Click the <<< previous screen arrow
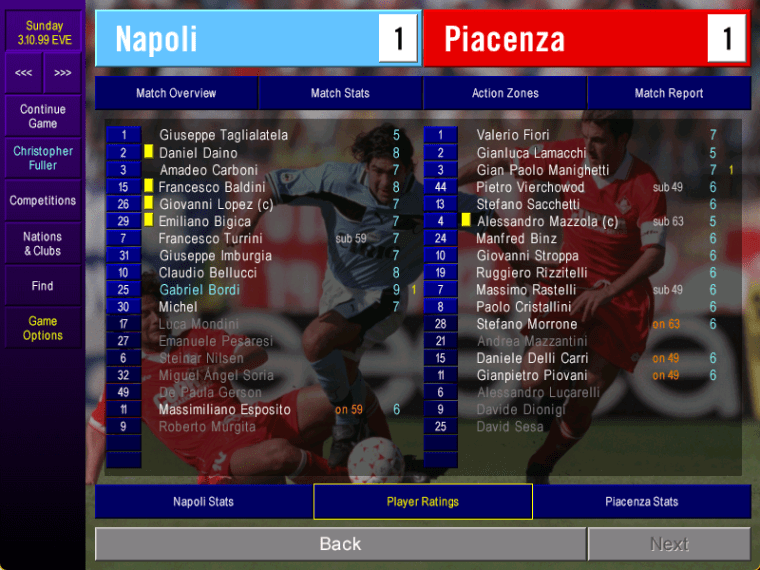This screenshot has width=760, height=570. (x=23, y=73)
